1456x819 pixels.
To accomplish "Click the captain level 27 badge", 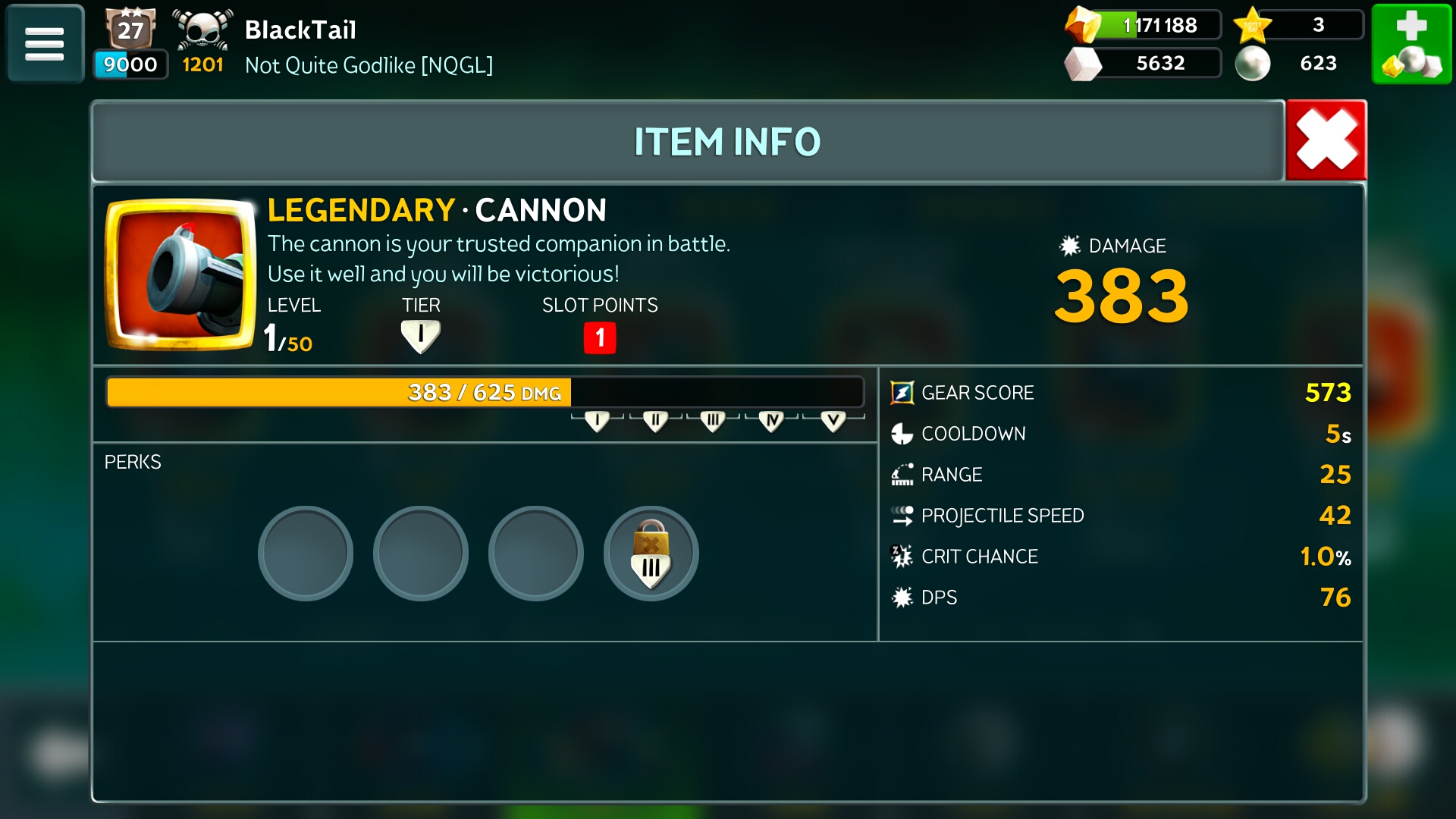I will point(130,30).
